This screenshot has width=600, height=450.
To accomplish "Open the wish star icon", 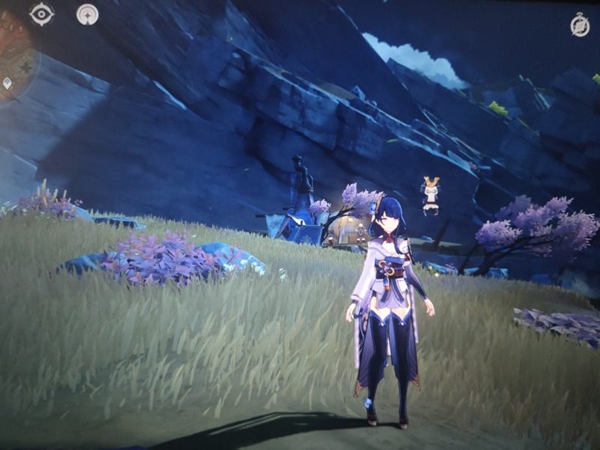I will [88, 15].
